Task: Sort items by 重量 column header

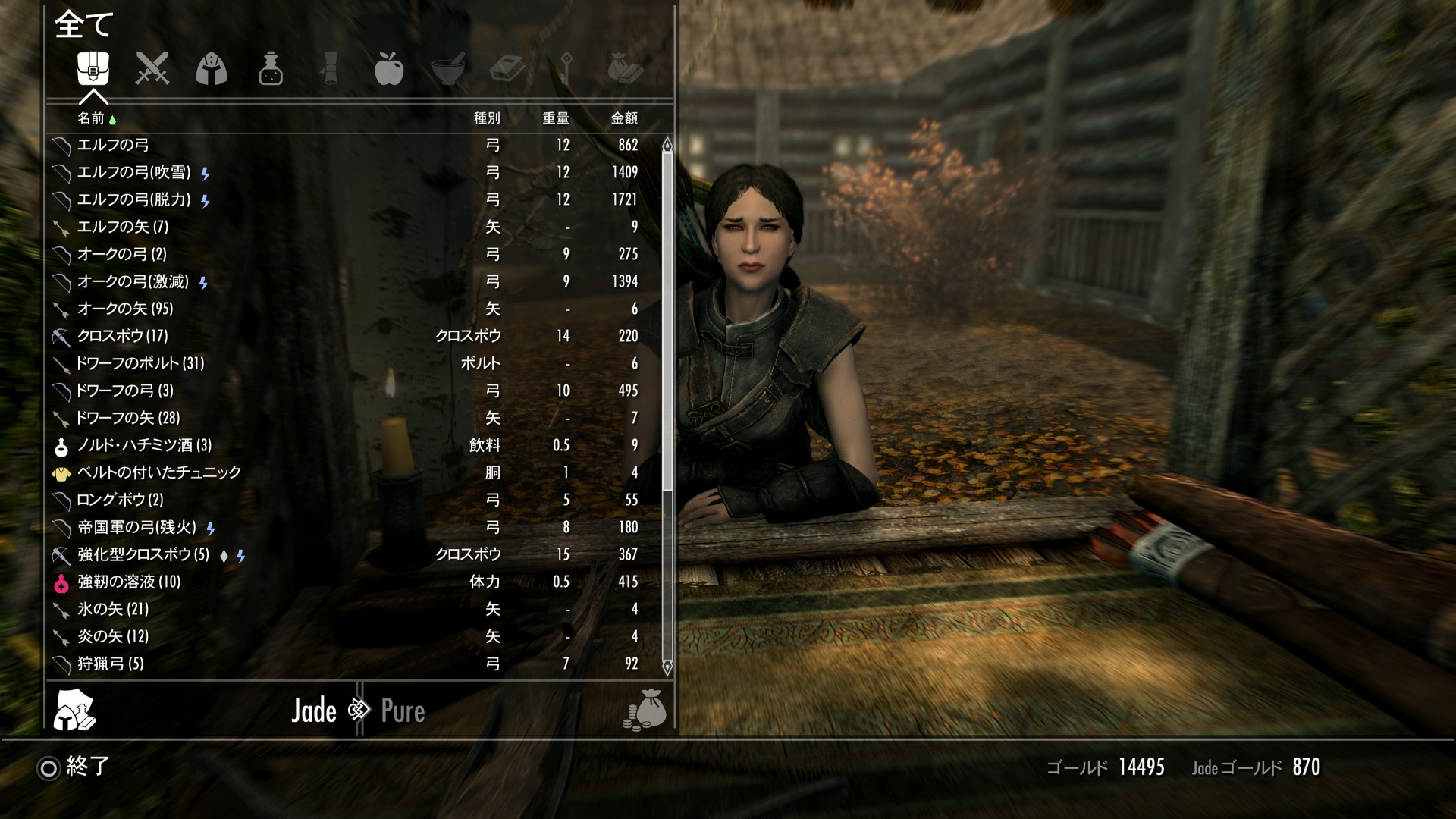Action: click(x=555, y=118)
